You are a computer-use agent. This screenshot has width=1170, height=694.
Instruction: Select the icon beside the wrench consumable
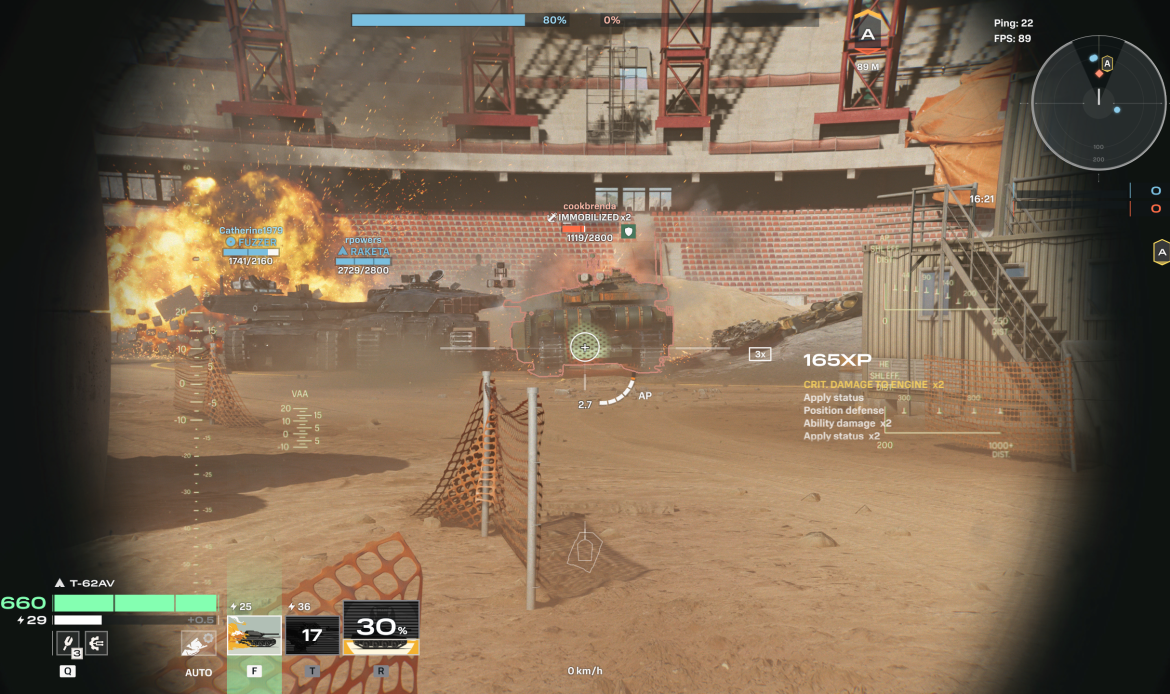pos(96,644)
